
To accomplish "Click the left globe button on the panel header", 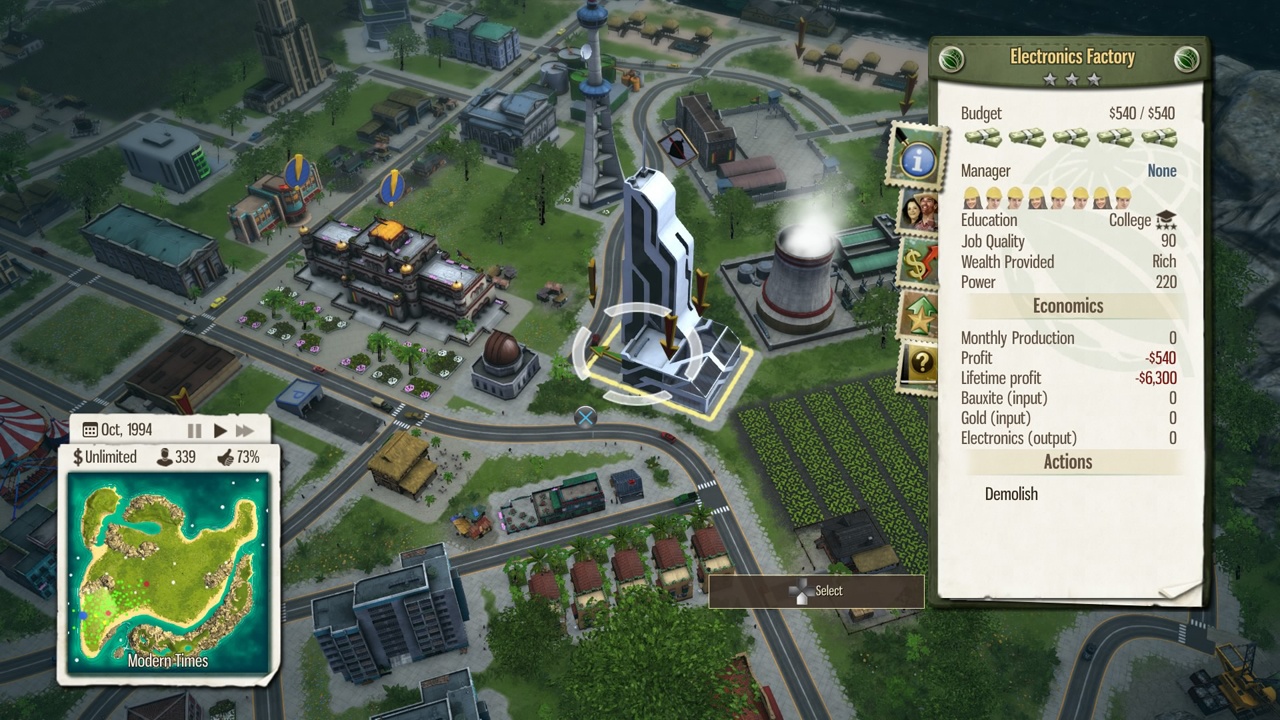I will [951, 59].
